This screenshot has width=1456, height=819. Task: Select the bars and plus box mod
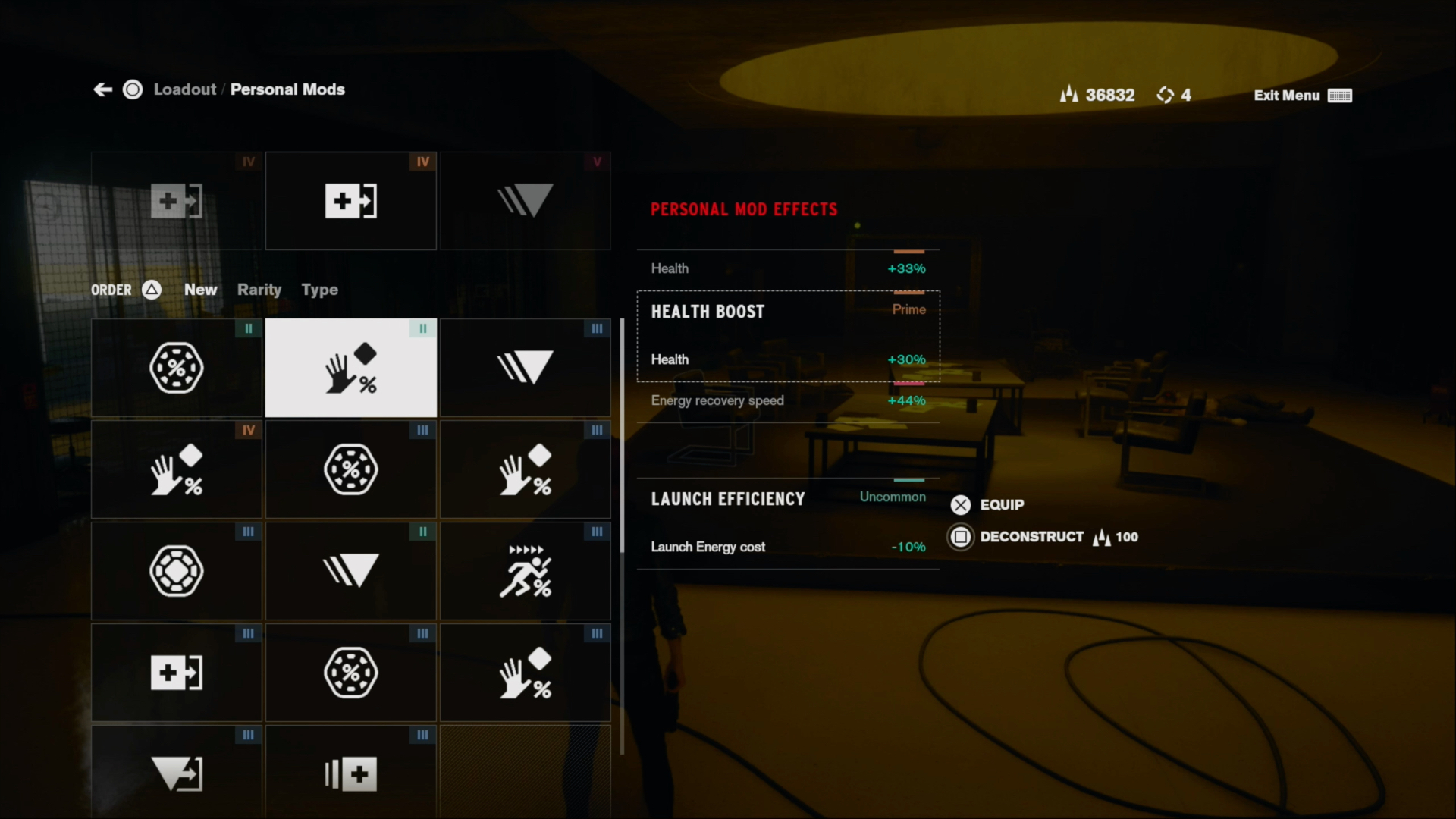pyautogui.click(x=350, y=773)
